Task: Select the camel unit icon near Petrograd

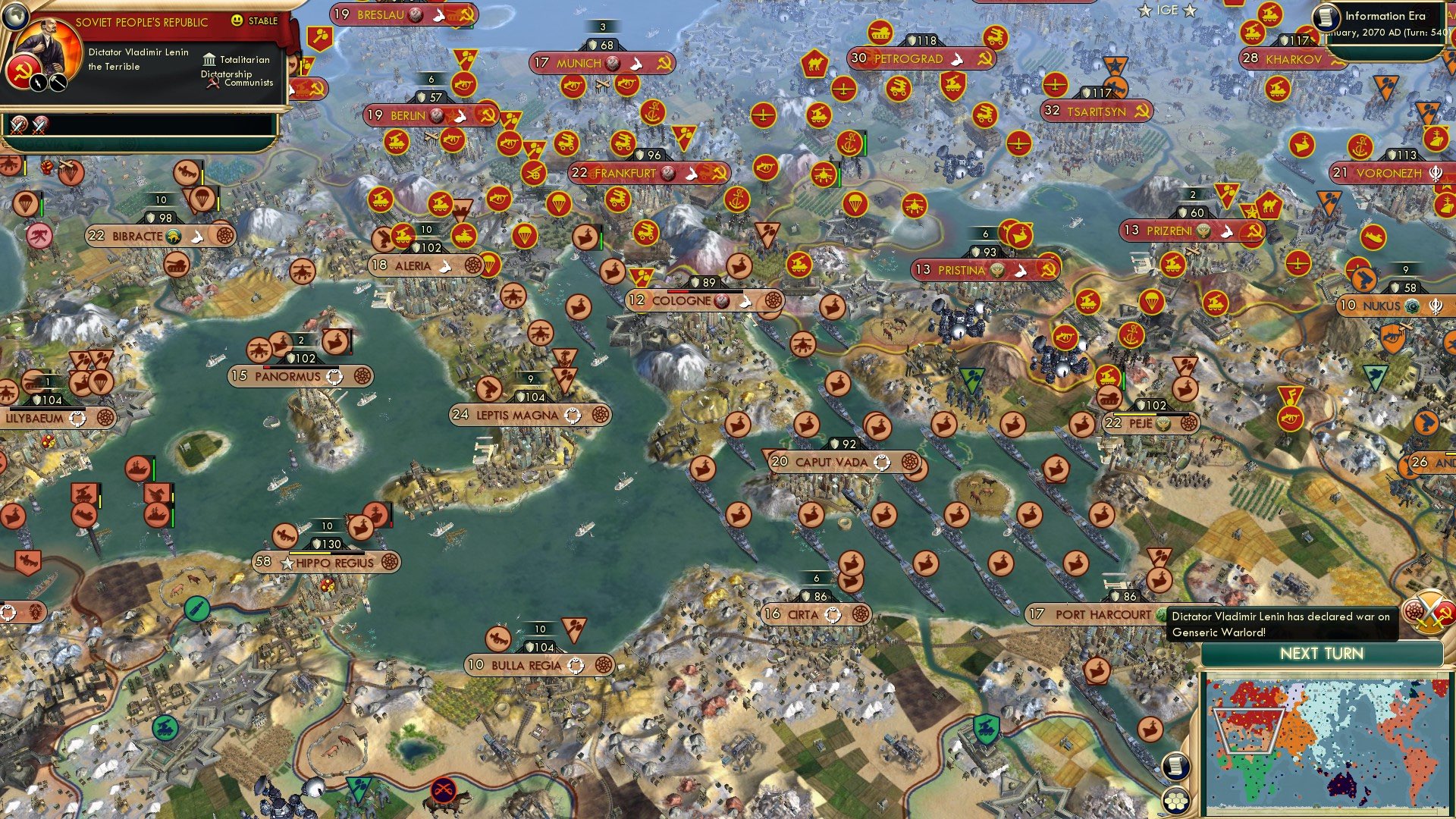Action: (814, 62)
